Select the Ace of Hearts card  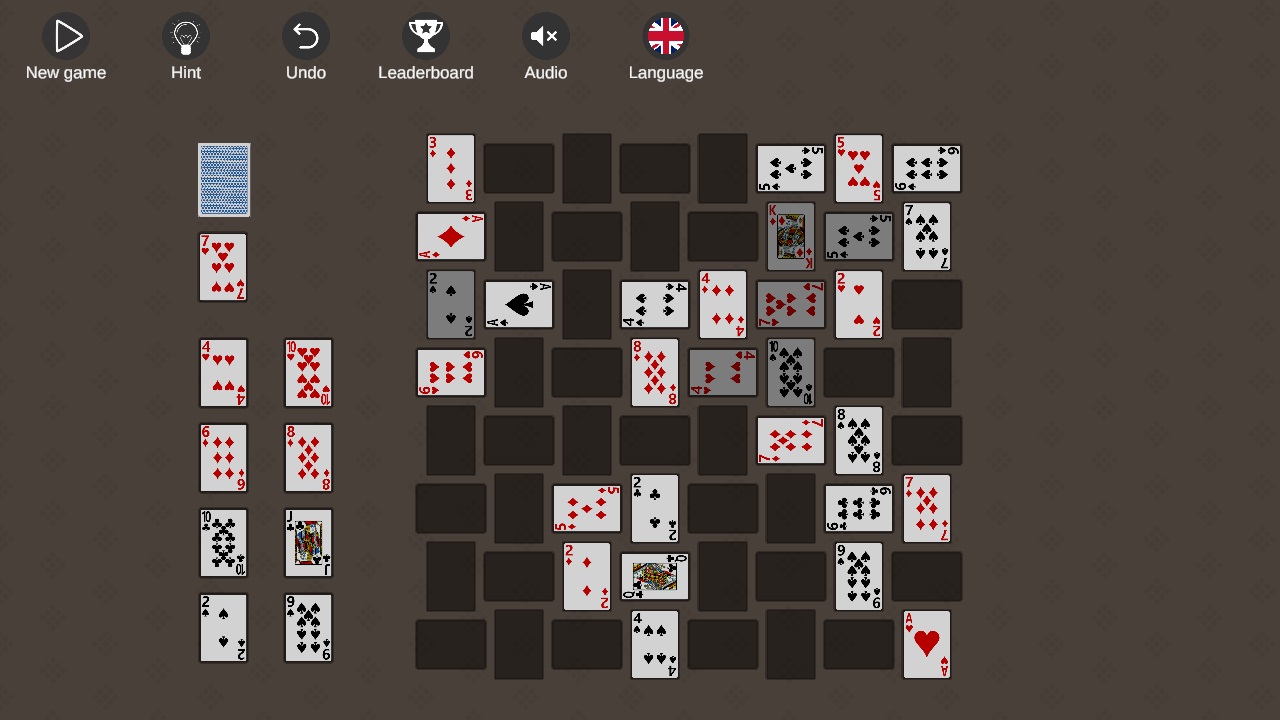[926, 644]
